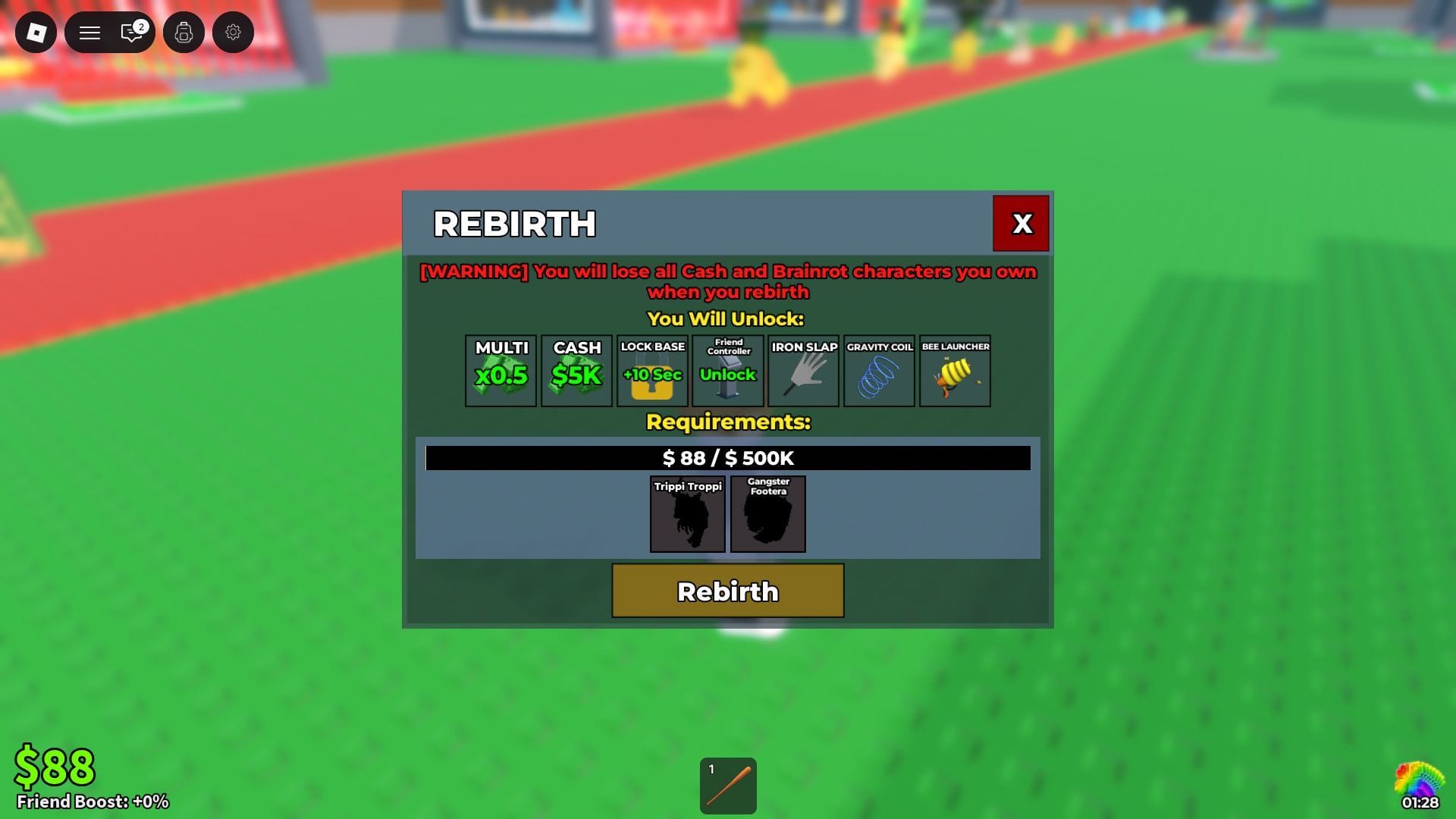Image resolution: width=1456 pixels, height=819 pixels.
Task: Open the Roblox logo menu
Action: pyautogui.click(x=34, y=33)
